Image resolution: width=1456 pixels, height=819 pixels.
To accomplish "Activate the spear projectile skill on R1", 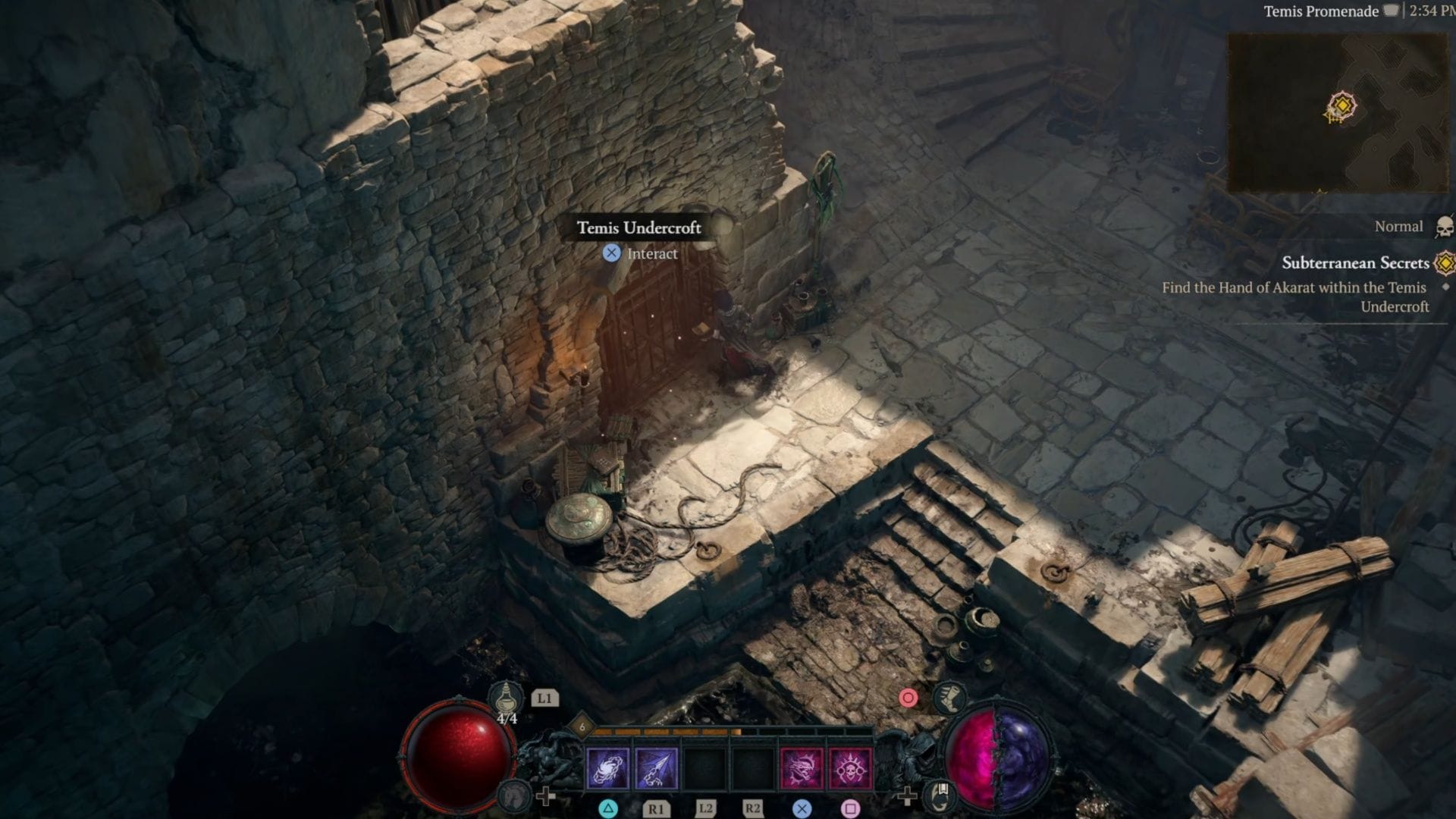I will pos(657,770).
